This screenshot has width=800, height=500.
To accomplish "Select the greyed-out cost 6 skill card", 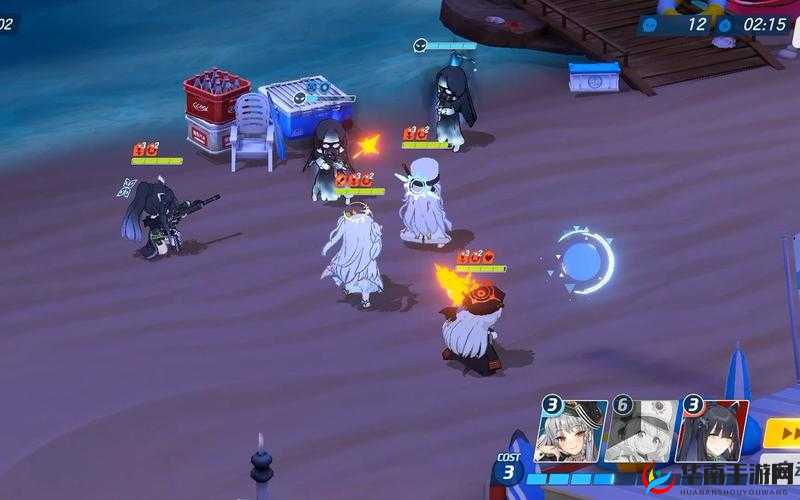I will (641, 431).
